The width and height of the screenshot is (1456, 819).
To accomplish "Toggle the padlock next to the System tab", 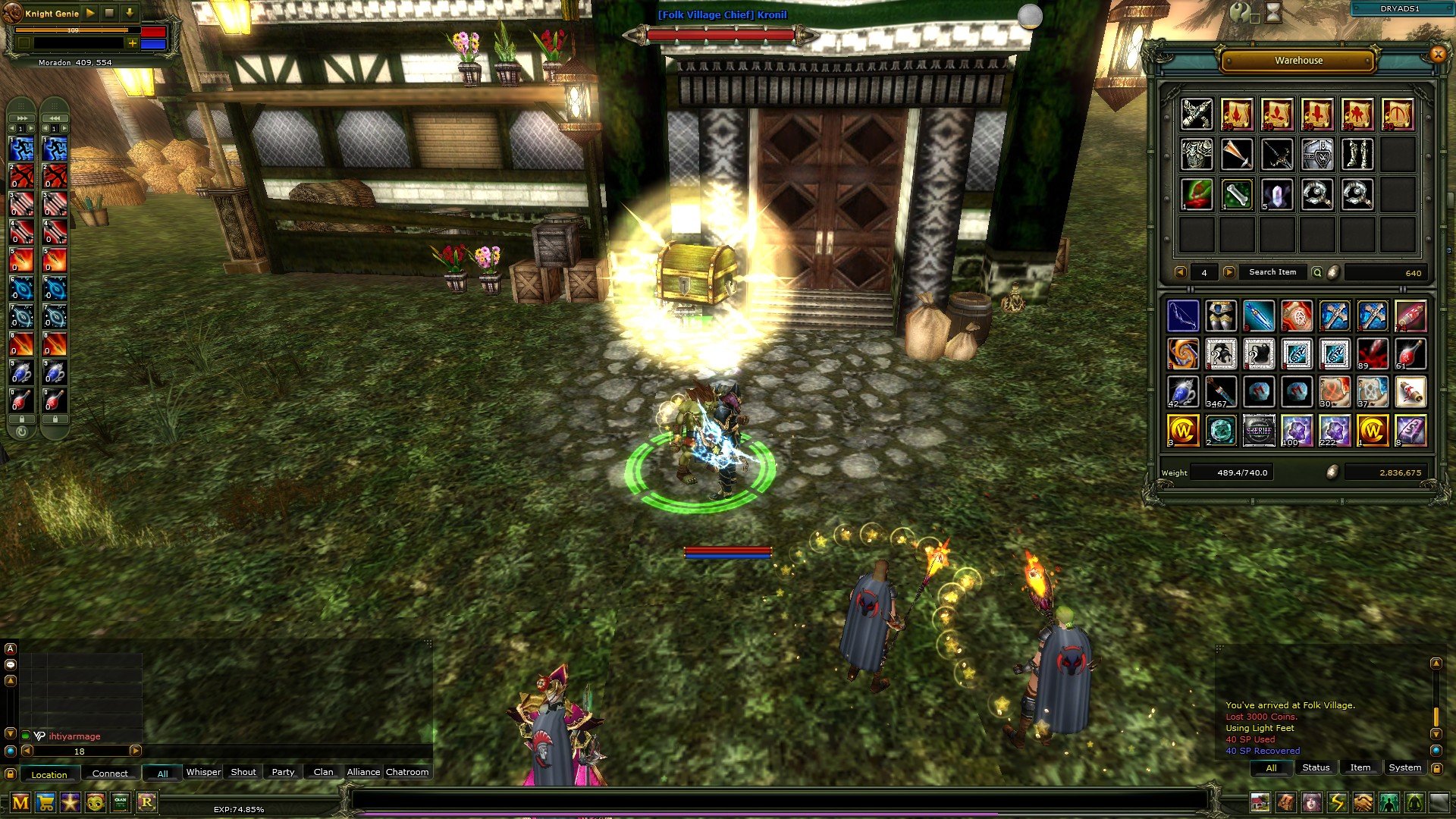I will [x=1437, y=769].
